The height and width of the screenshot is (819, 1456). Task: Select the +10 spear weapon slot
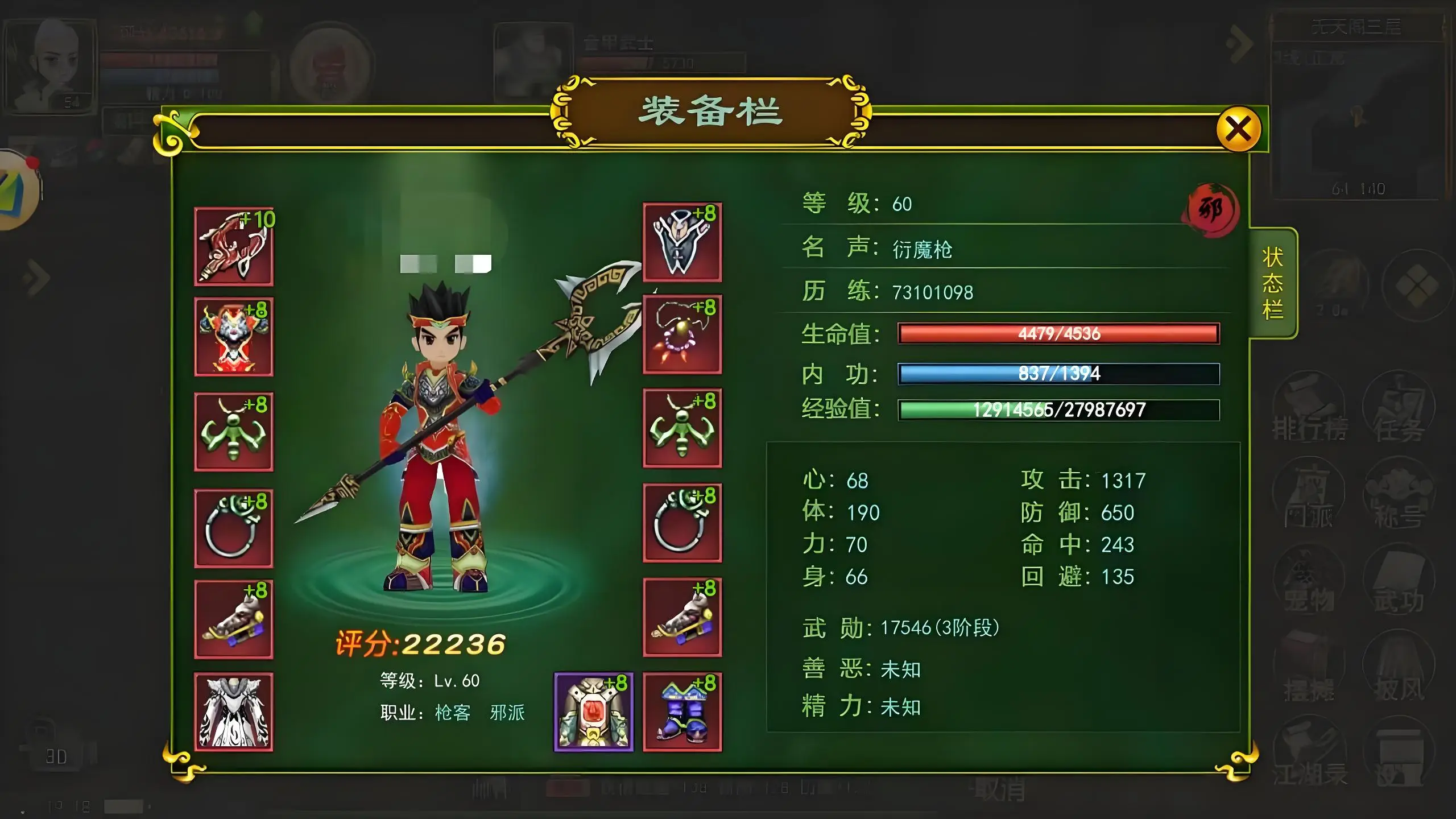coord(234,246)
